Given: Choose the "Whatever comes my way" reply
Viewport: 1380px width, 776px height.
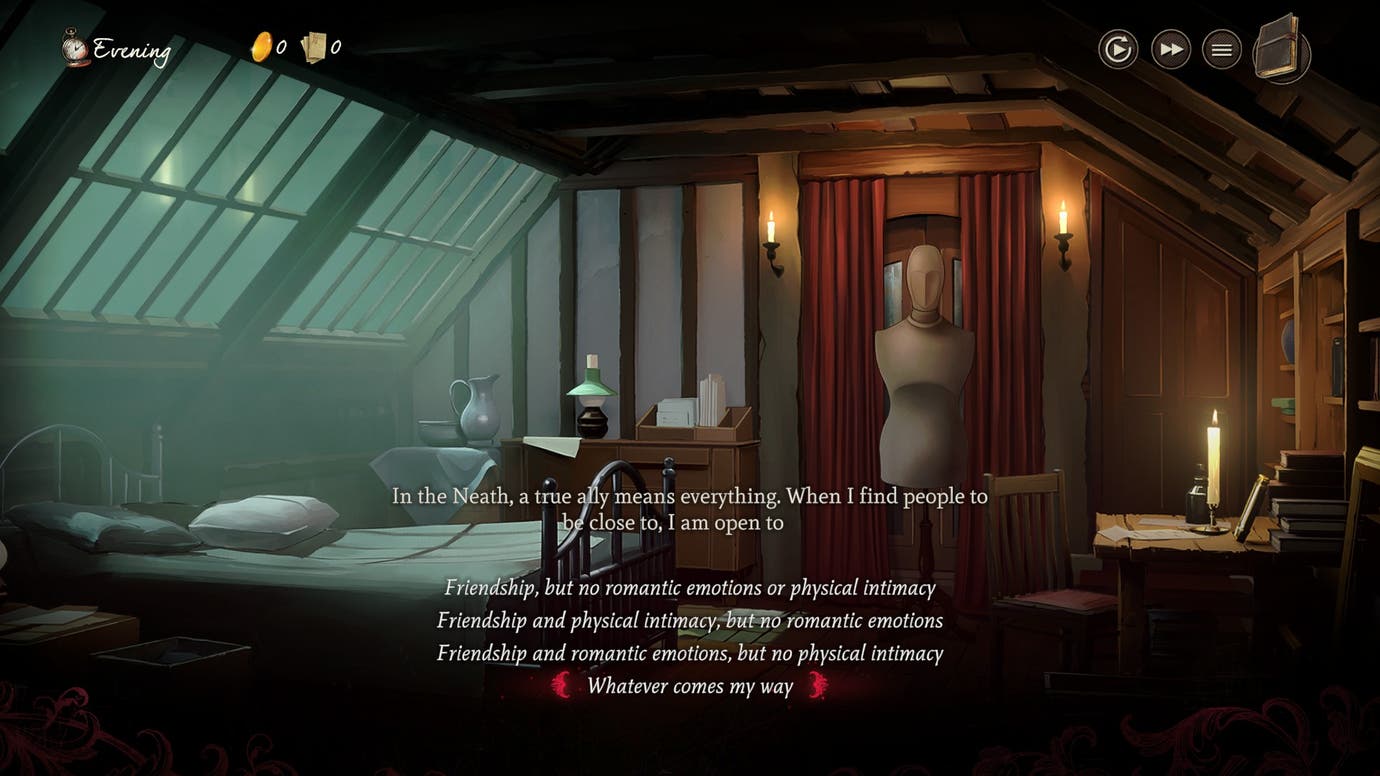Looking at the screenshot, I should coord(690,686).
